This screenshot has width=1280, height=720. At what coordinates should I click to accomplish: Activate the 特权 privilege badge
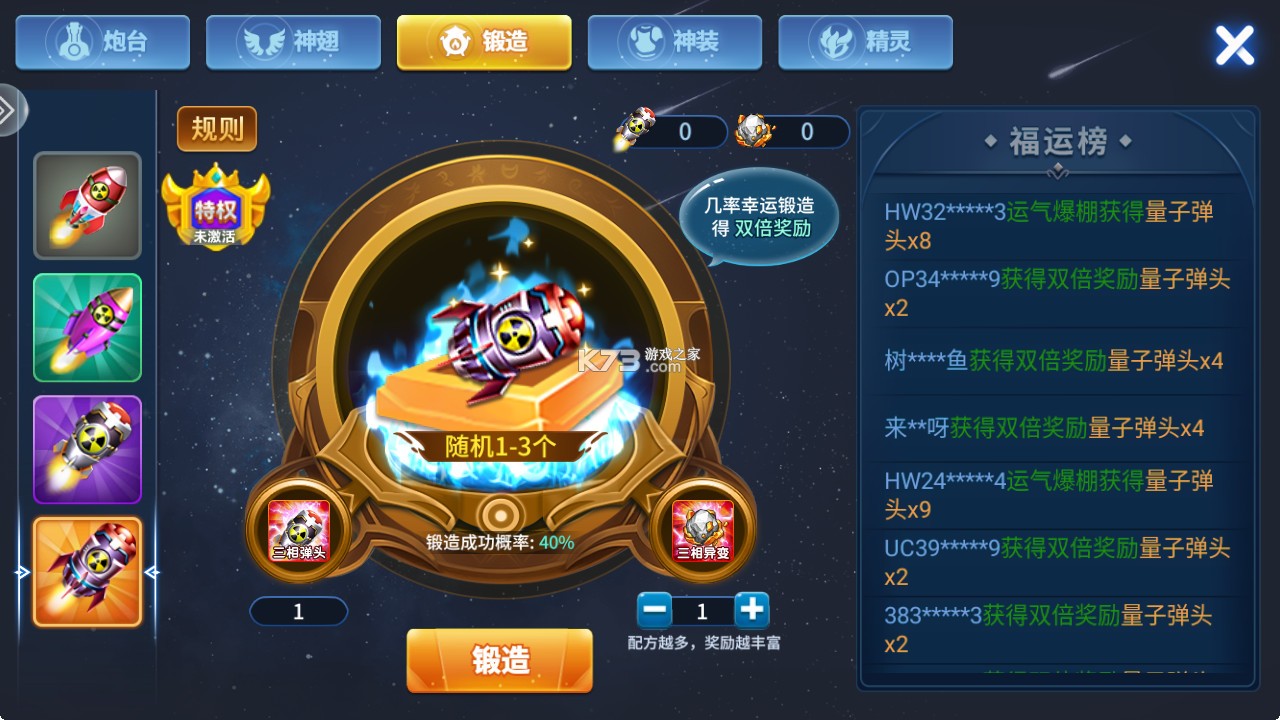click(x=217, y=210)
